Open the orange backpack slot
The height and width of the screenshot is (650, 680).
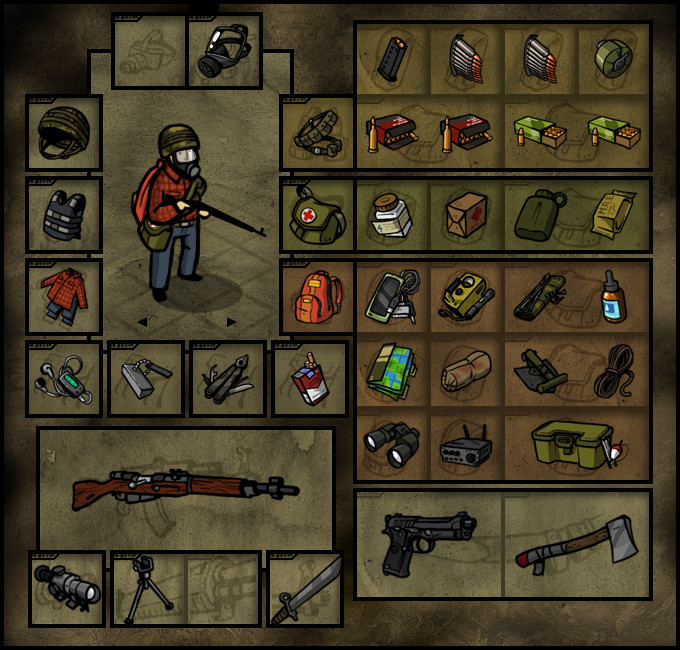point(318,296)
